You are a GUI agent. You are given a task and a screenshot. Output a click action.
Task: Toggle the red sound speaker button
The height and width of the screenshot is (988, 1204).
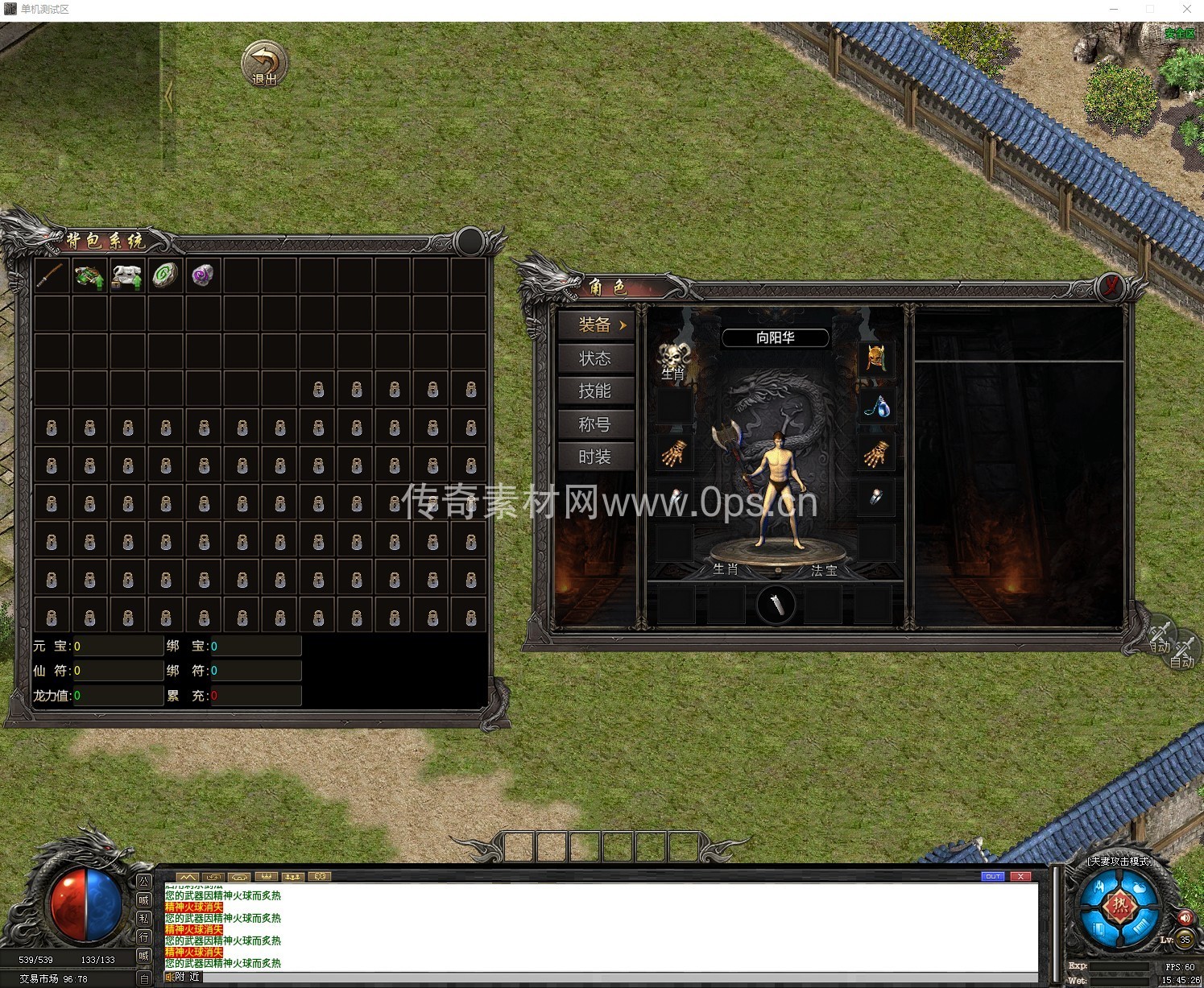coord(1185,918)
